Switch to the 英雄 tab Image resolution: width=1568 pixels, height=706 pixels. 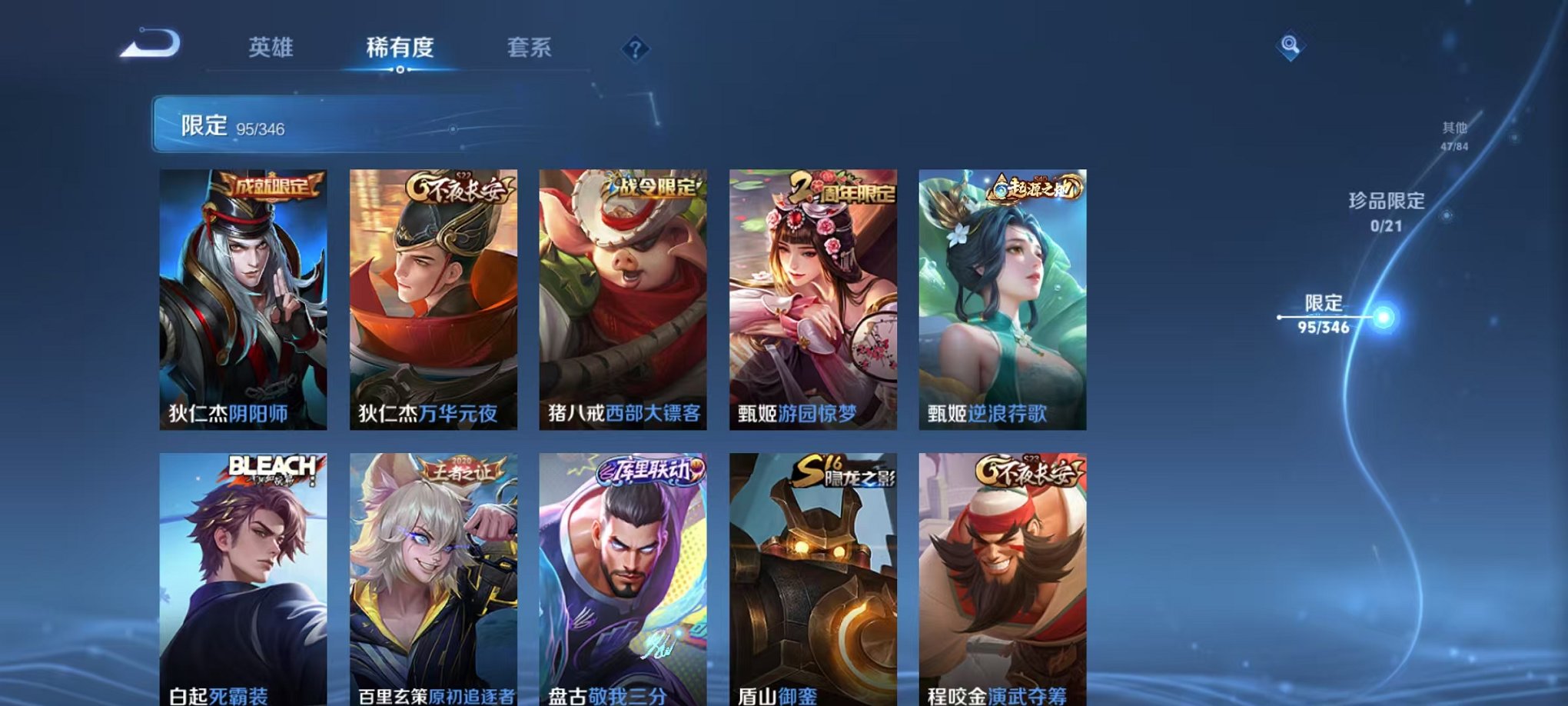[269, 46]
